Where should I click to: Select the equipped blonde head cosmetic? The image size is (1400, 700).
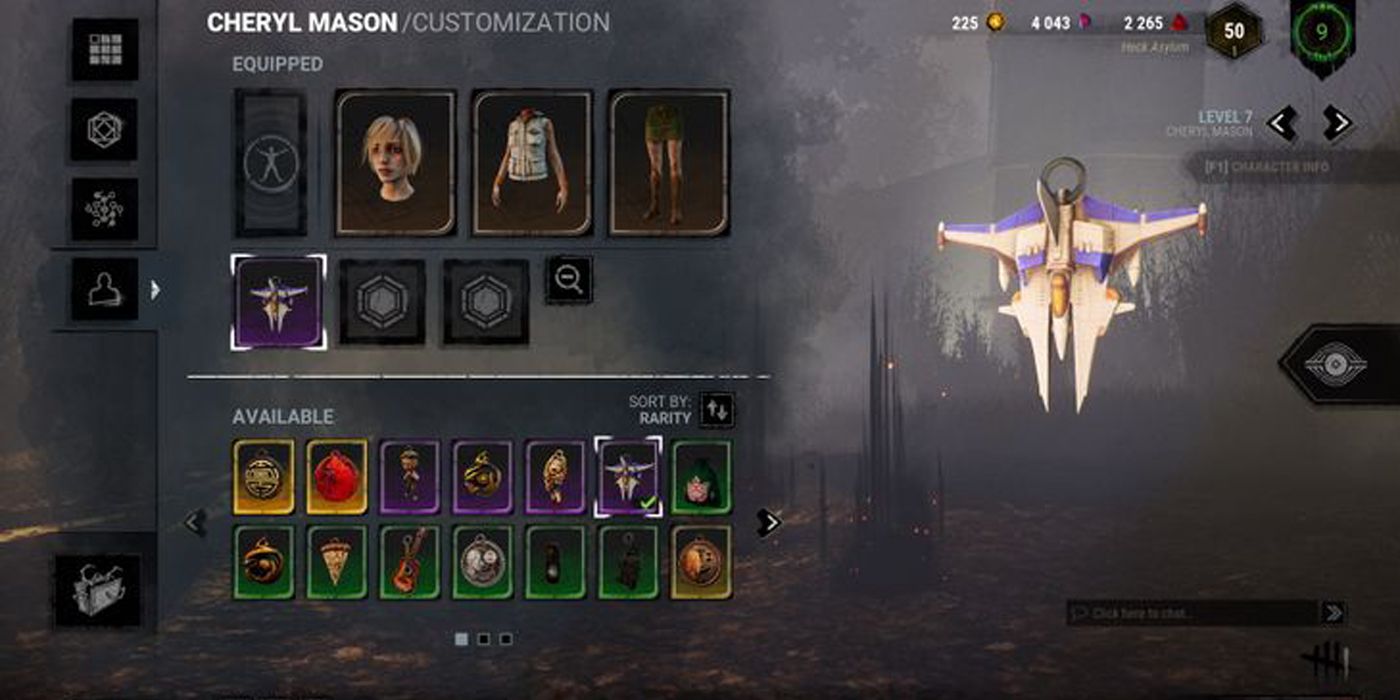point(395,163)
